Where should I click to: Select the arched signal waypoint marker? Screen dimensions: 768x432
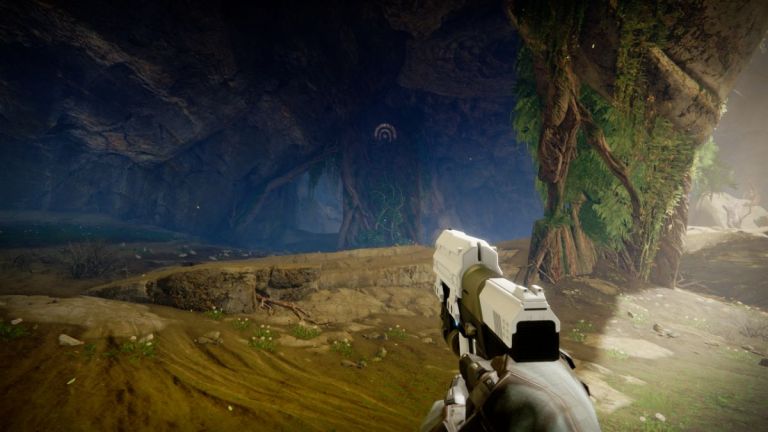click(385, 132)
